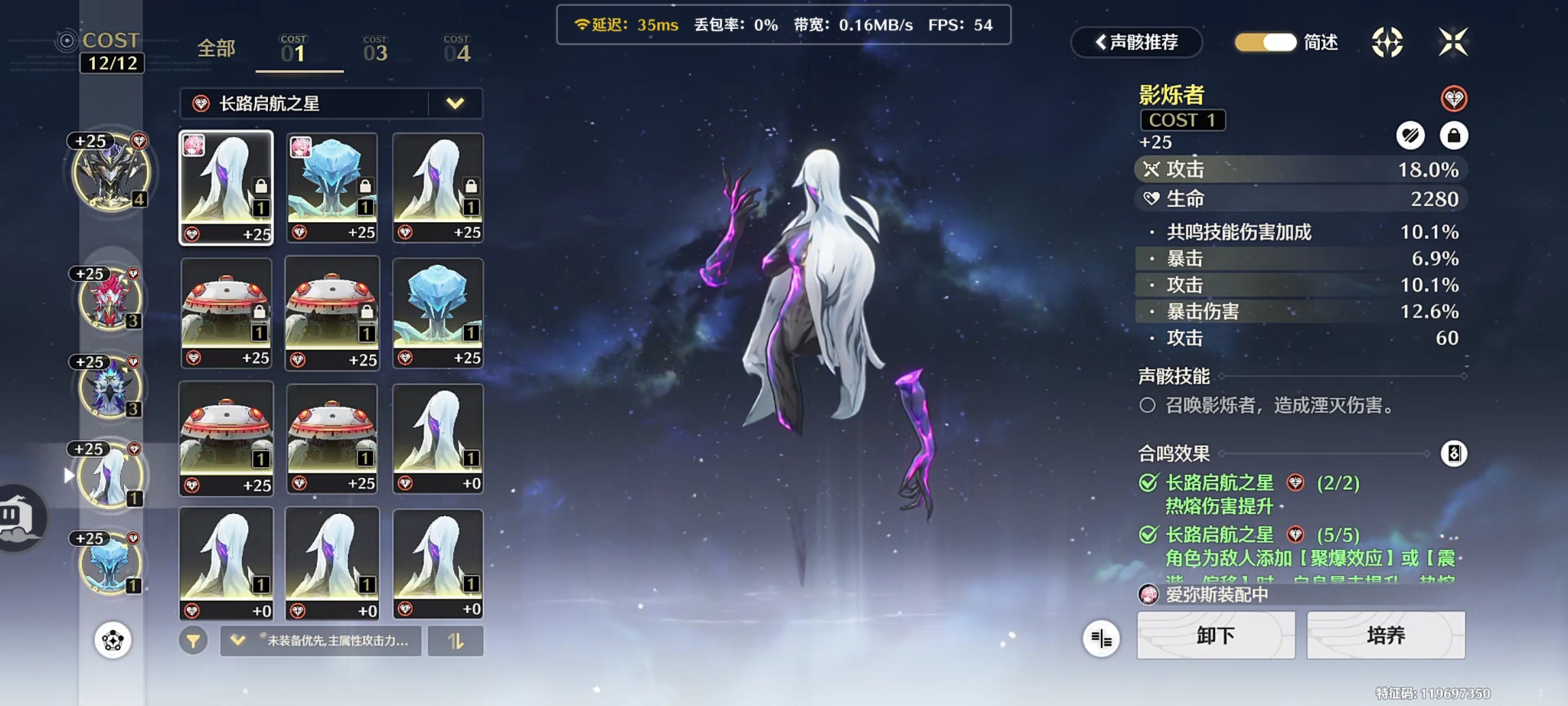Click the yellow funnel filter button

point(193,641)
